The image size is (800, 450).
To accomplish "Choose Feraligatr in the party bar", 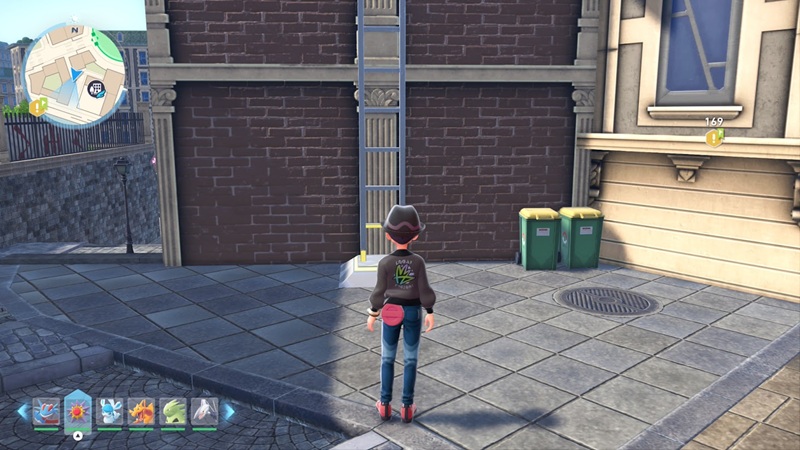I will tap(47, 411).
